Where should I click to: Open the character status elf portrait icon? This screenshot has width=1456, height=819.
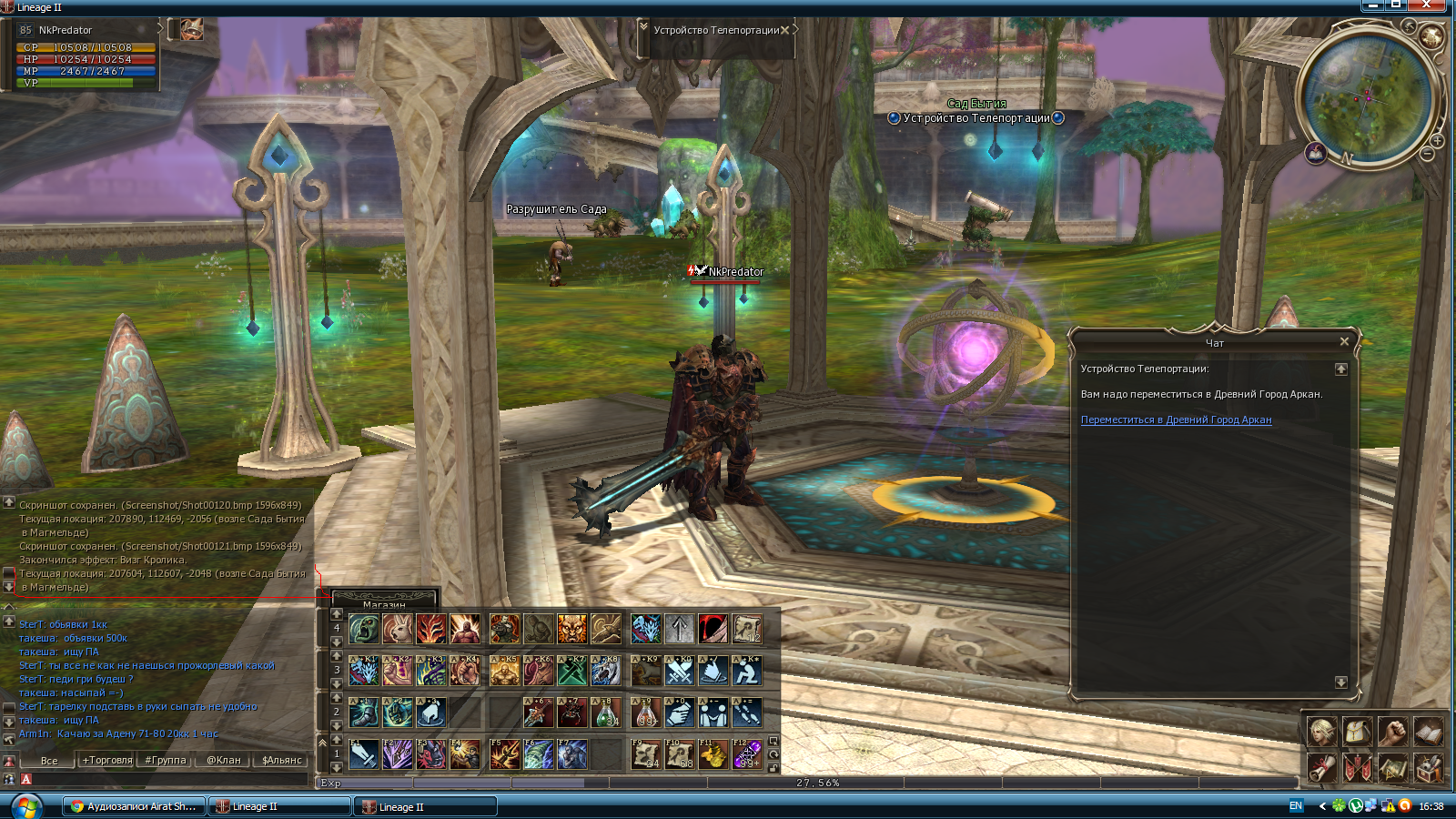point(1322,731)
